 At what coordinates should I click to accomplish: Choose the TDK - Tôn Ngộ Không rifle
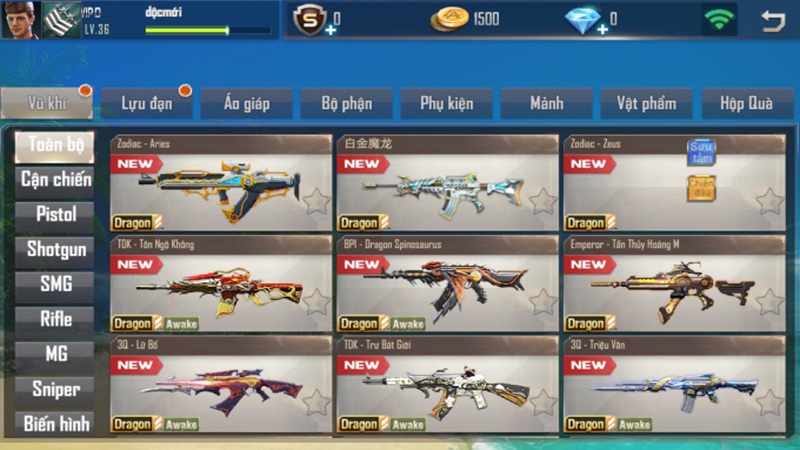tap(220, 285)
